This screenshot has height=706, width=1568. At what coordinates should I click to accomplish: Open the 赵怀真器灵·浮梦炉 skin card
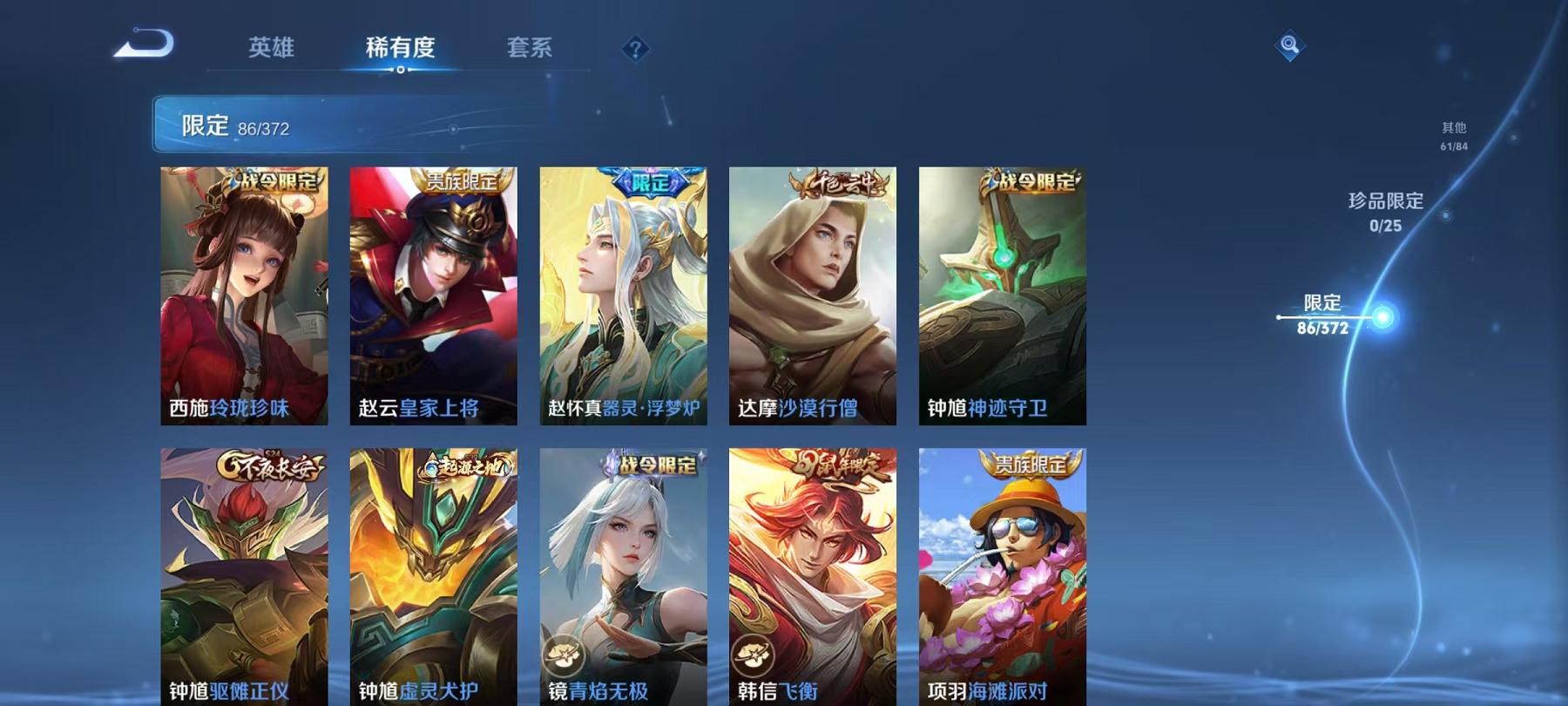pyautogui.click(x=621, y=296)
